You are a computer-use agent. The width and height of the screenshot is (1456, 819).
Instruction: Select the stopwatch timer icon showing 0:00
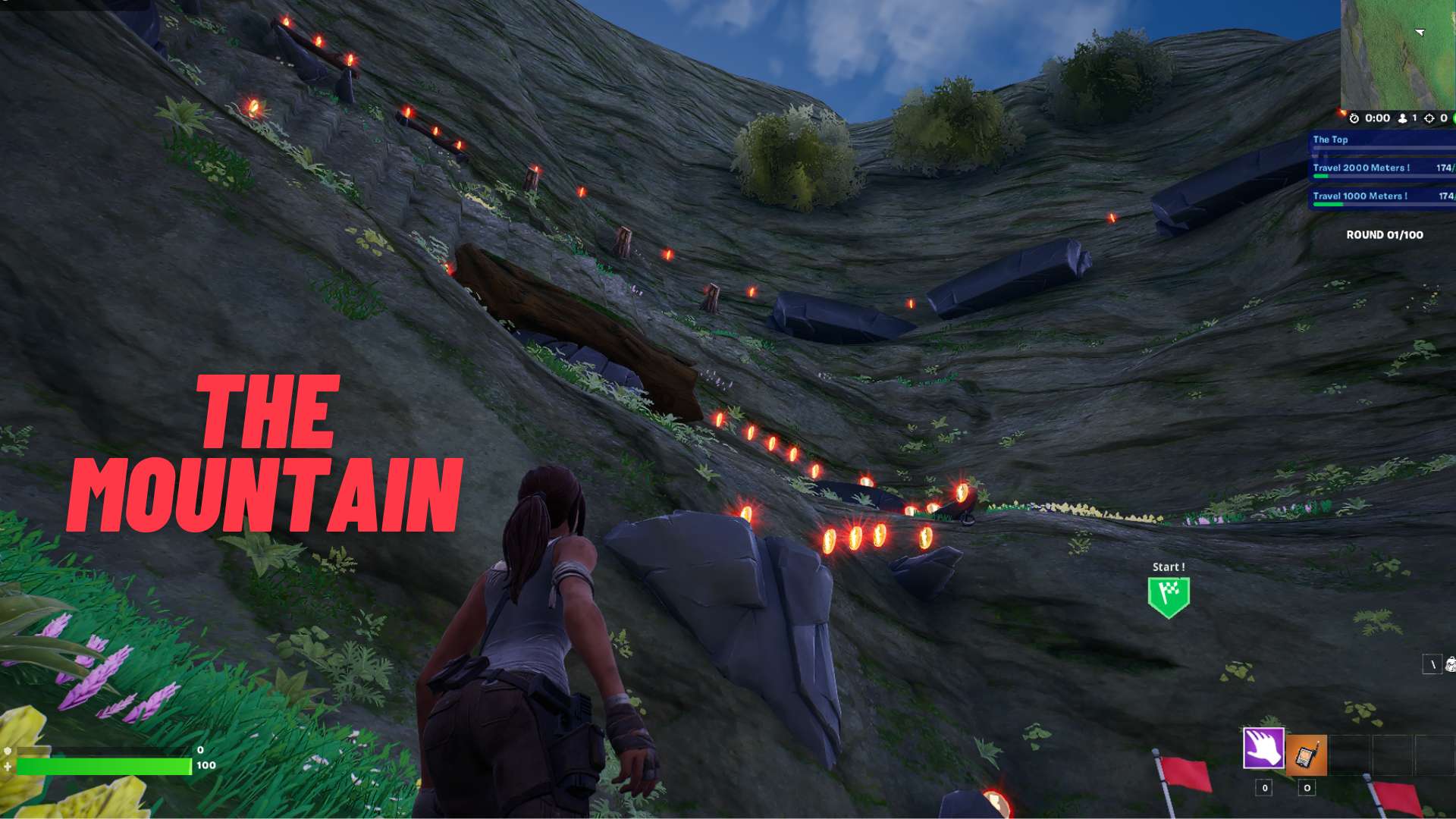click(x=1354, y=118)
